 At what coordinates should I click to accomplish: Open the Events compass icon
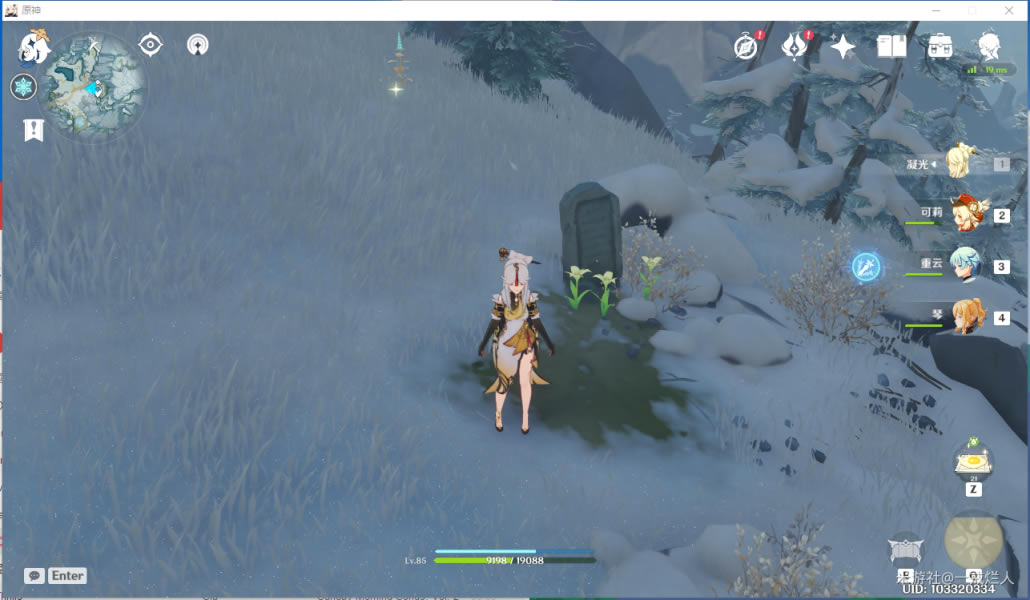pyautogui.click(x=746, y=46)
